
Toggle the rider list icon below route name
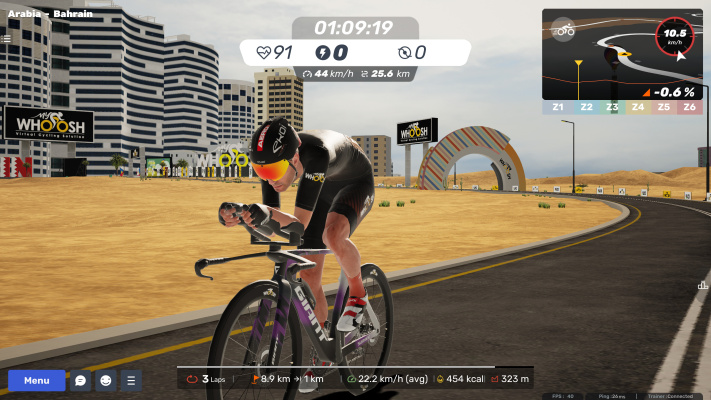[6, 39]
